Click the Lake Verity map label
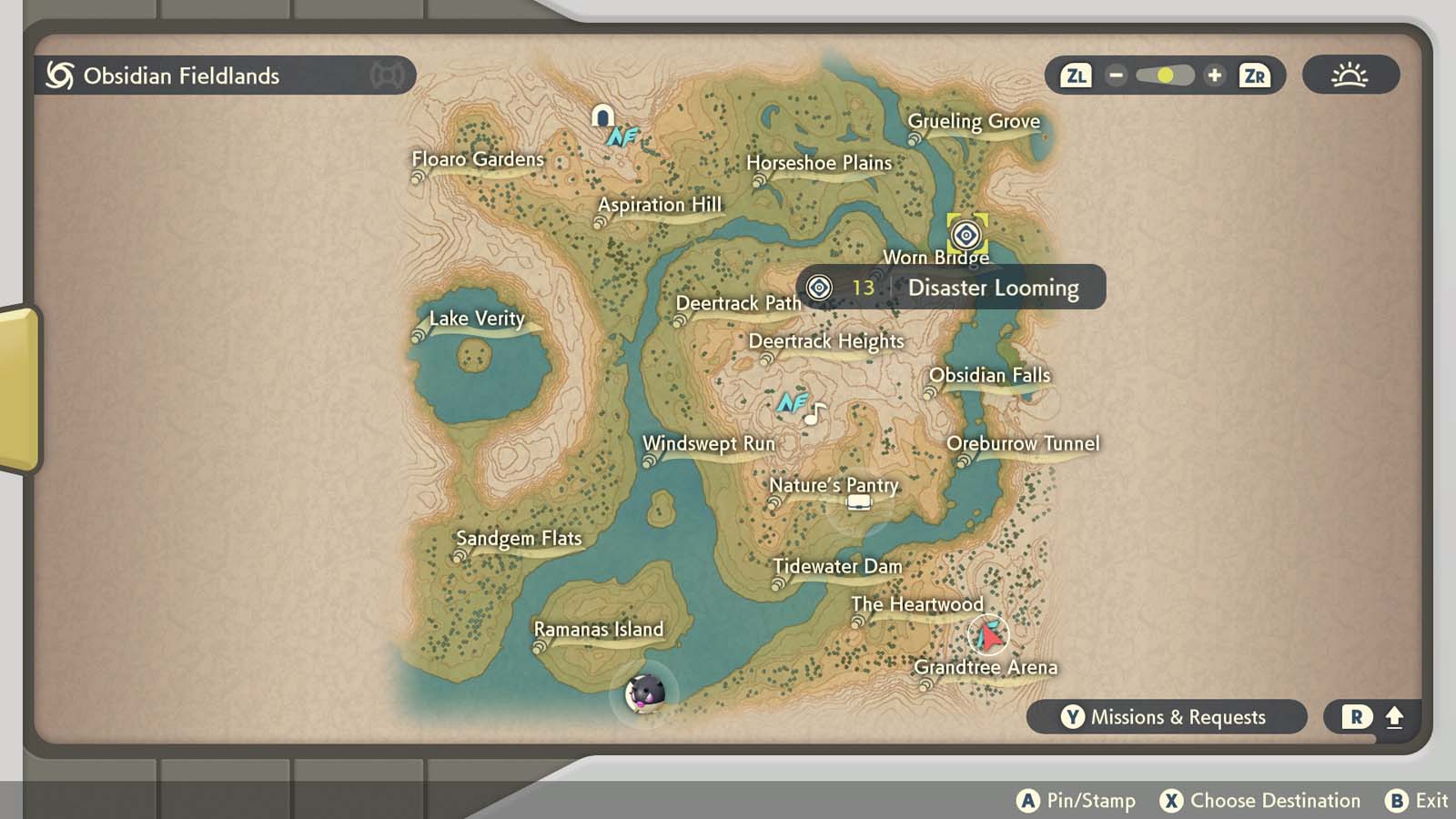 click(477, 318)
